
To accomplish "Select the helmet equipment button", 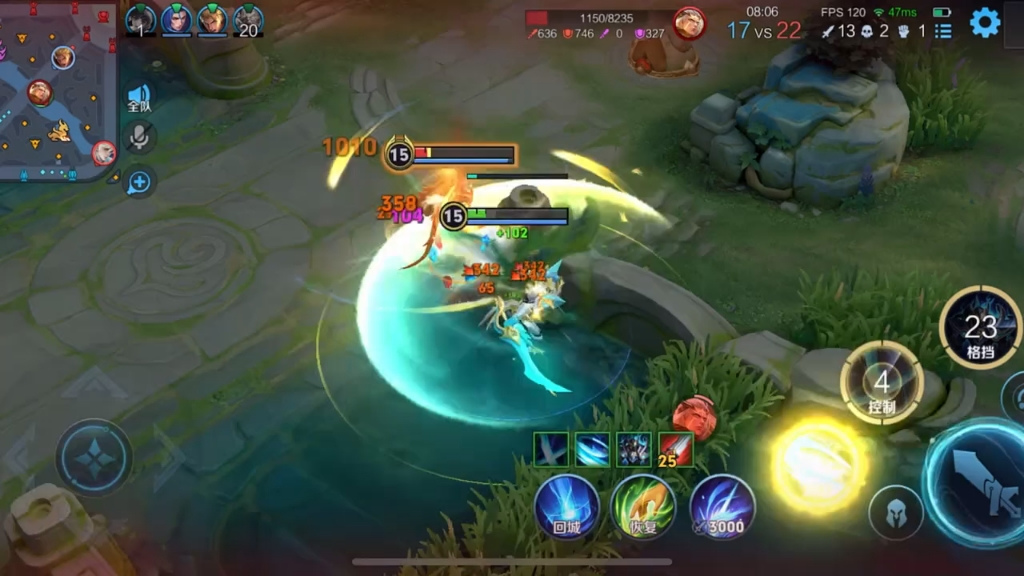I will tap(895, 513).
